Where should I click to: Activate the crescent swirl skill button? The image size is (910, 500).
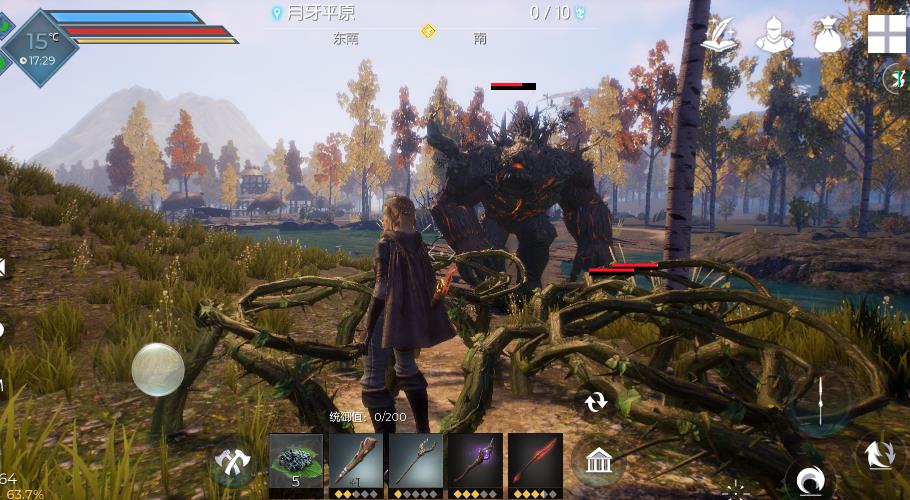point(806,481)
